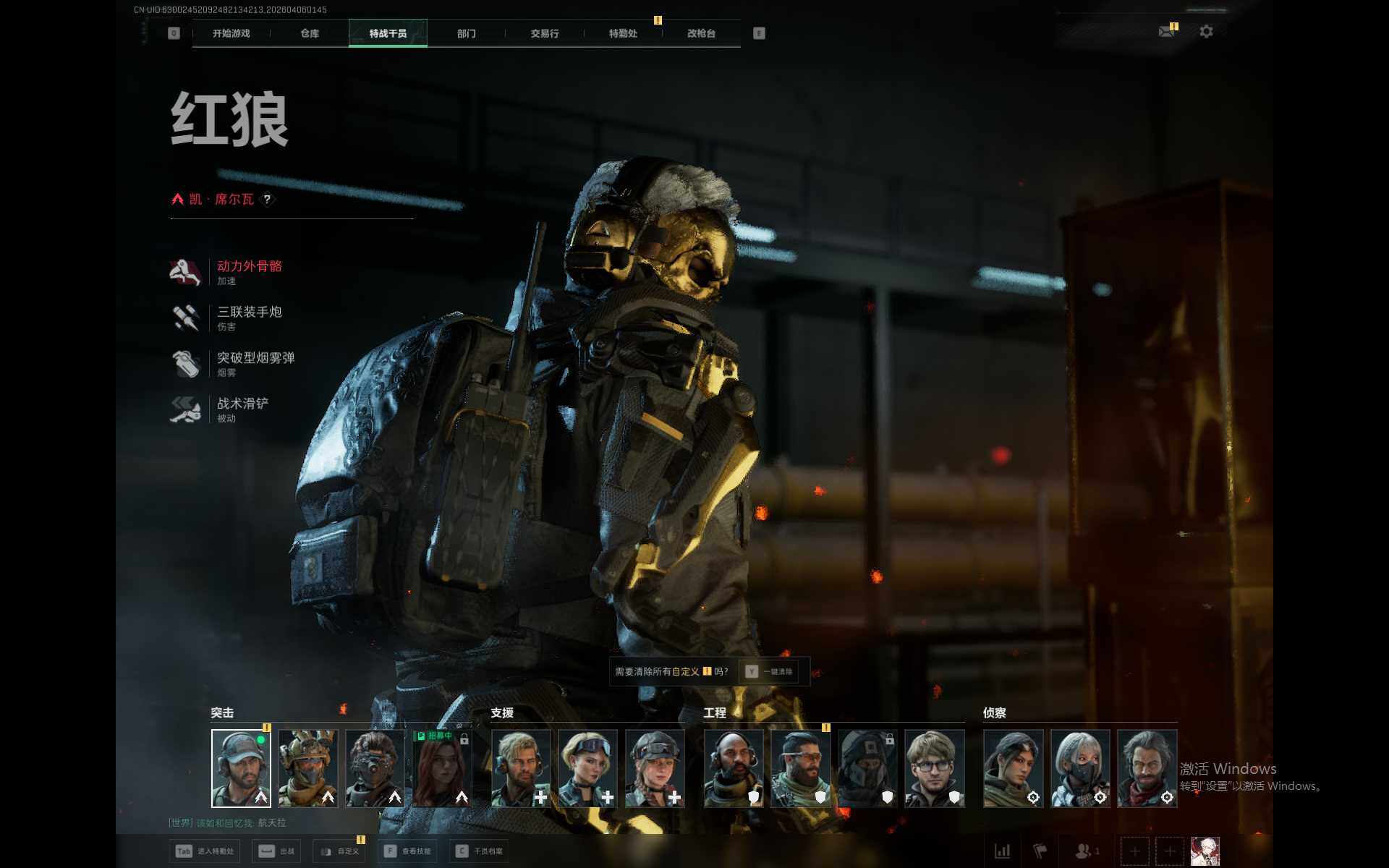
Task: Open the 查看技能 view skills button
Action: pyautogui.click(x=408, y=851)
